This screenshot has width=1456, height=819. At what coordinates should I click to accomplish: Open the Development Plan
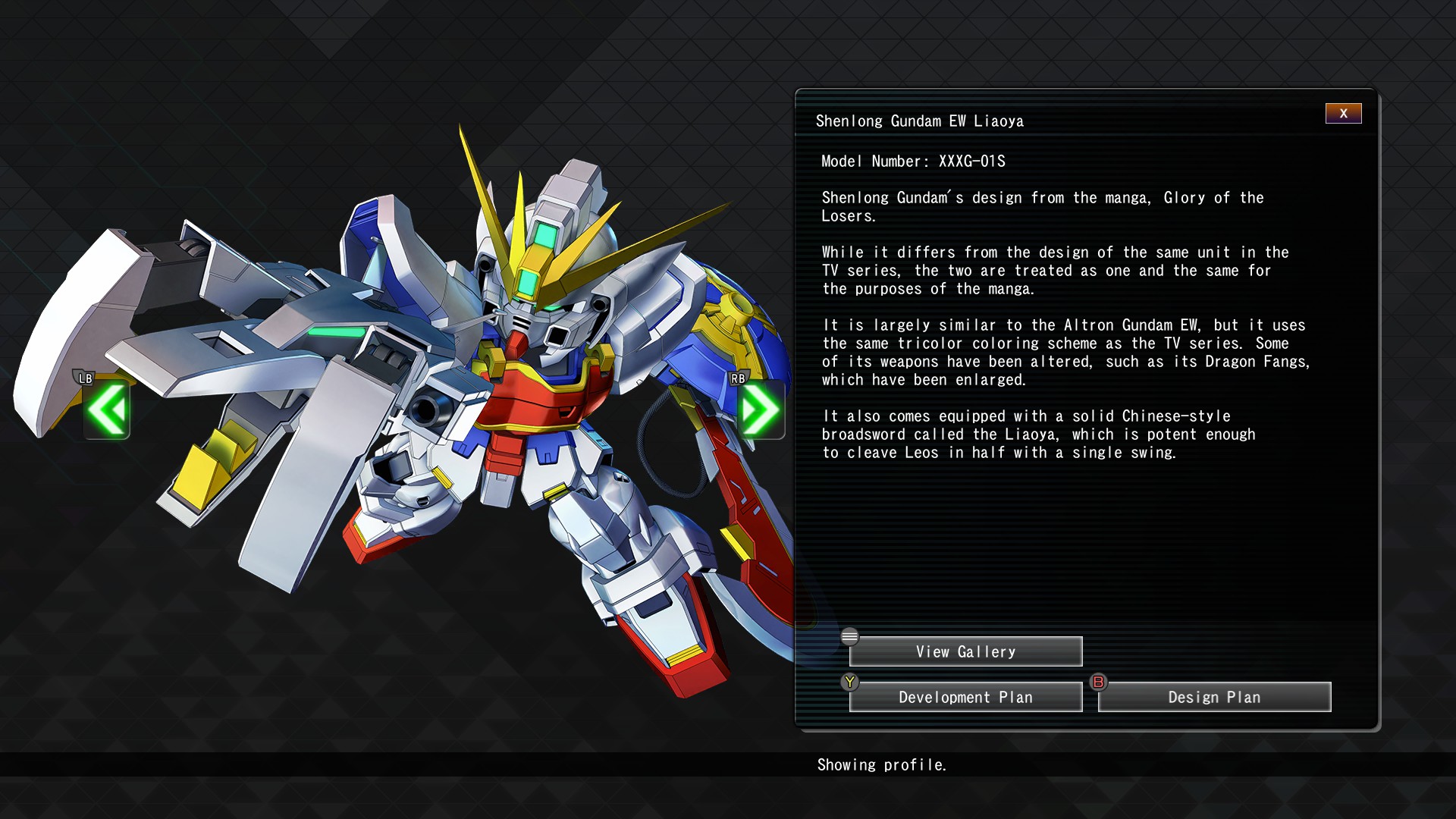click(965, 697)
